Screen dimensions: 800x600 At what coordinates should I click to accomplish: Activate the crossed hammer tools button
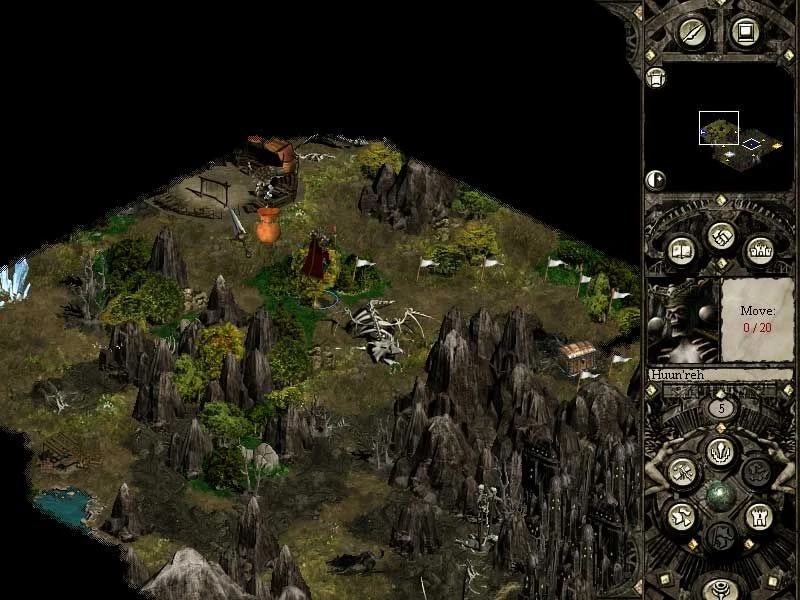(683, 472)
